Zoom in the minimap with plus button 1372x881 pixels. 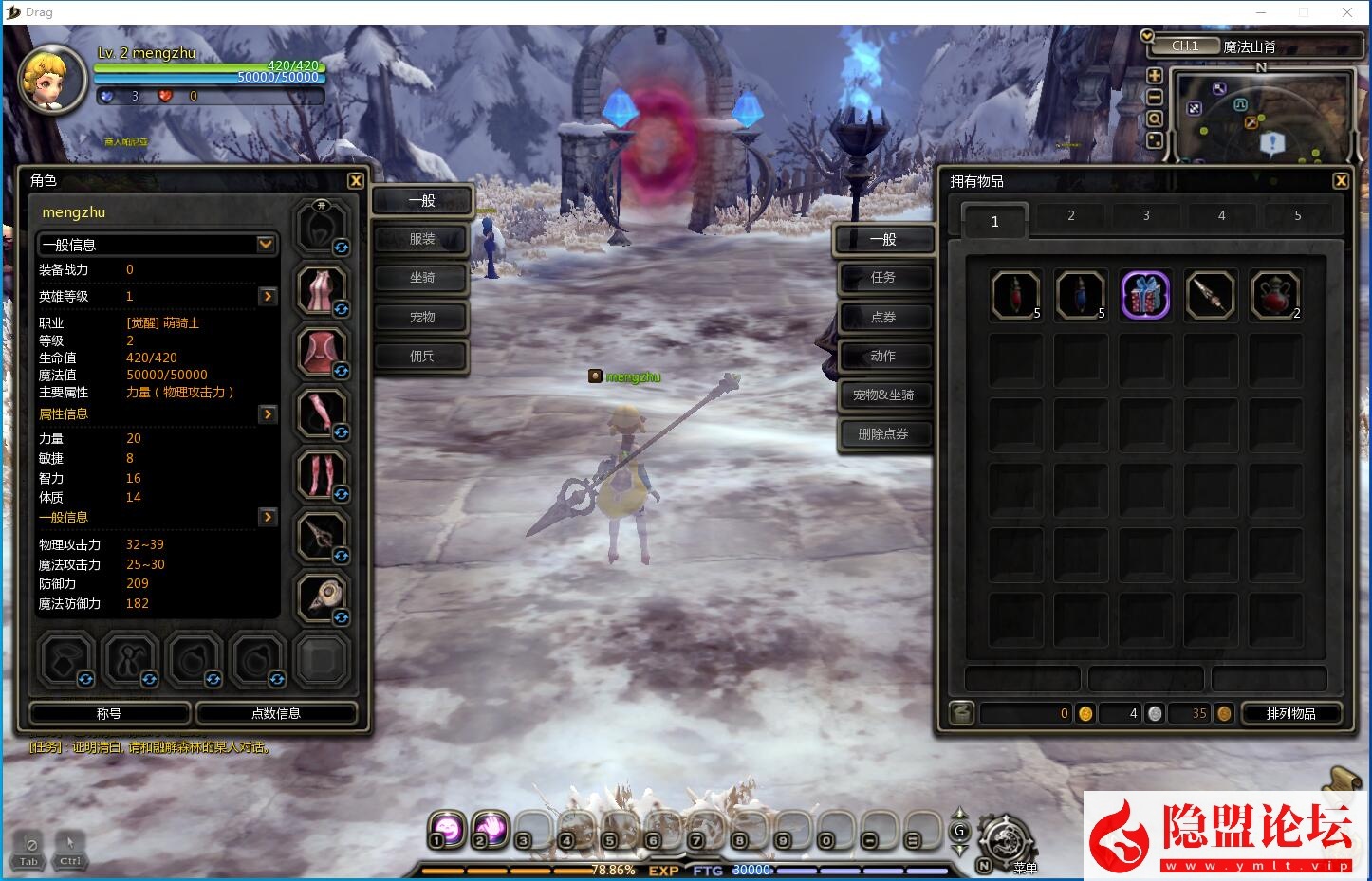[x=1155, y=76]
